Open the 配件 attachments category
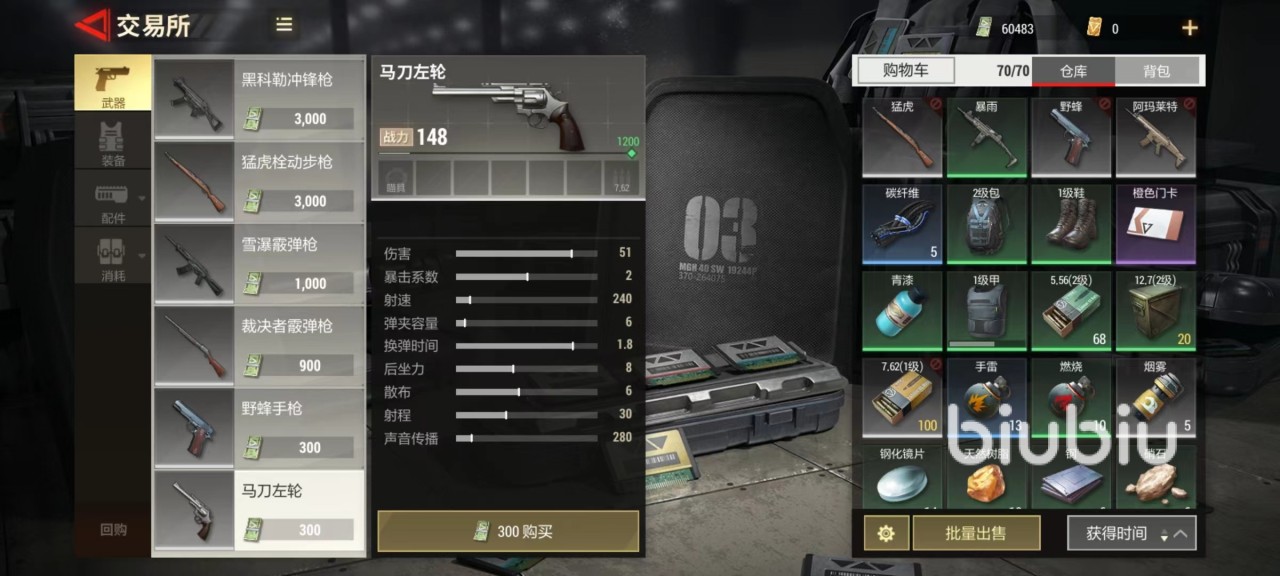The height and width of the screenshot is (576, 1280). 113,201
